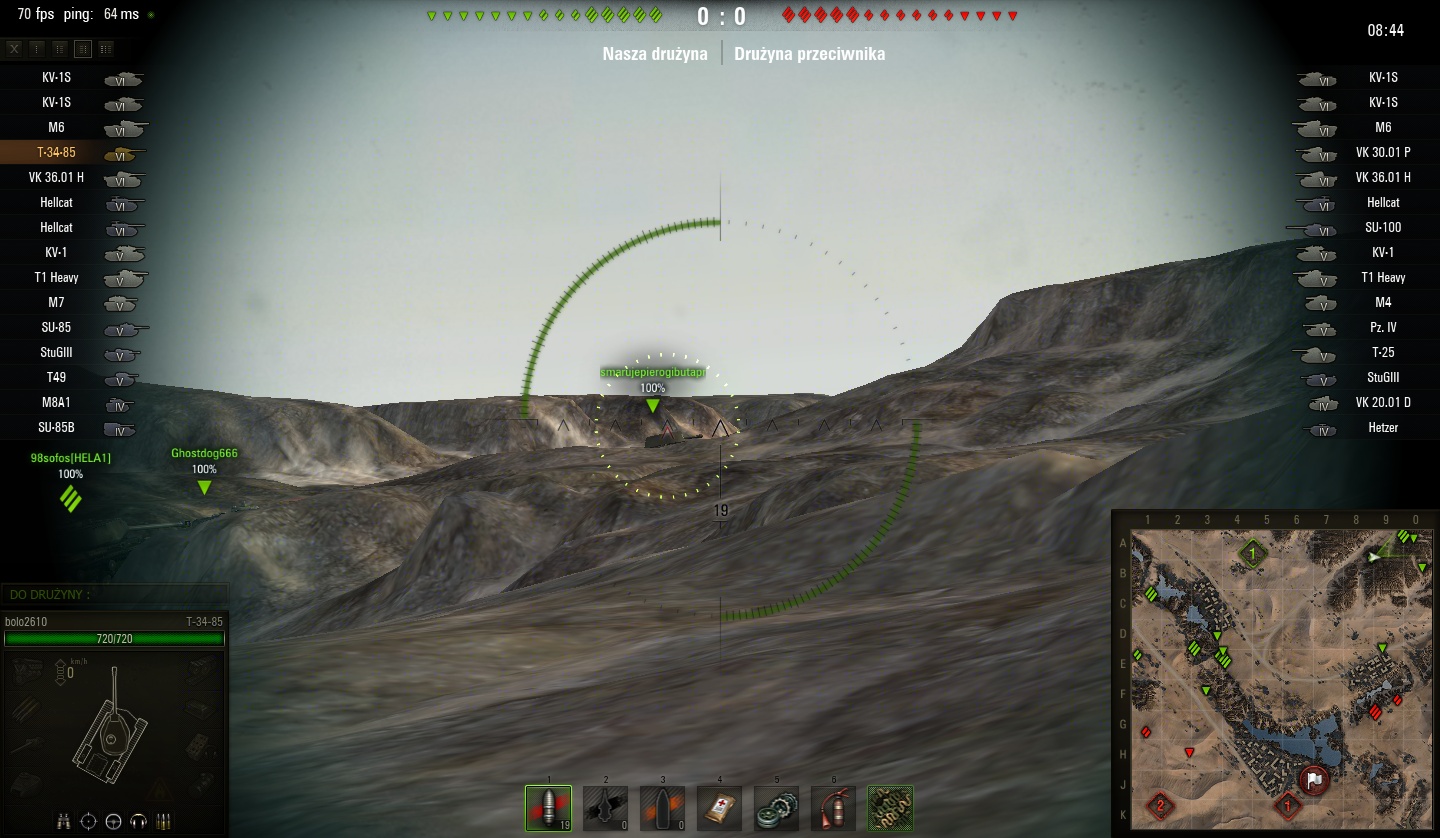This screenshot has width=1440, height=838.
Task: Select allied VK 36.01 H in team list
Action: pyautogui.click(x=72, y=178)
